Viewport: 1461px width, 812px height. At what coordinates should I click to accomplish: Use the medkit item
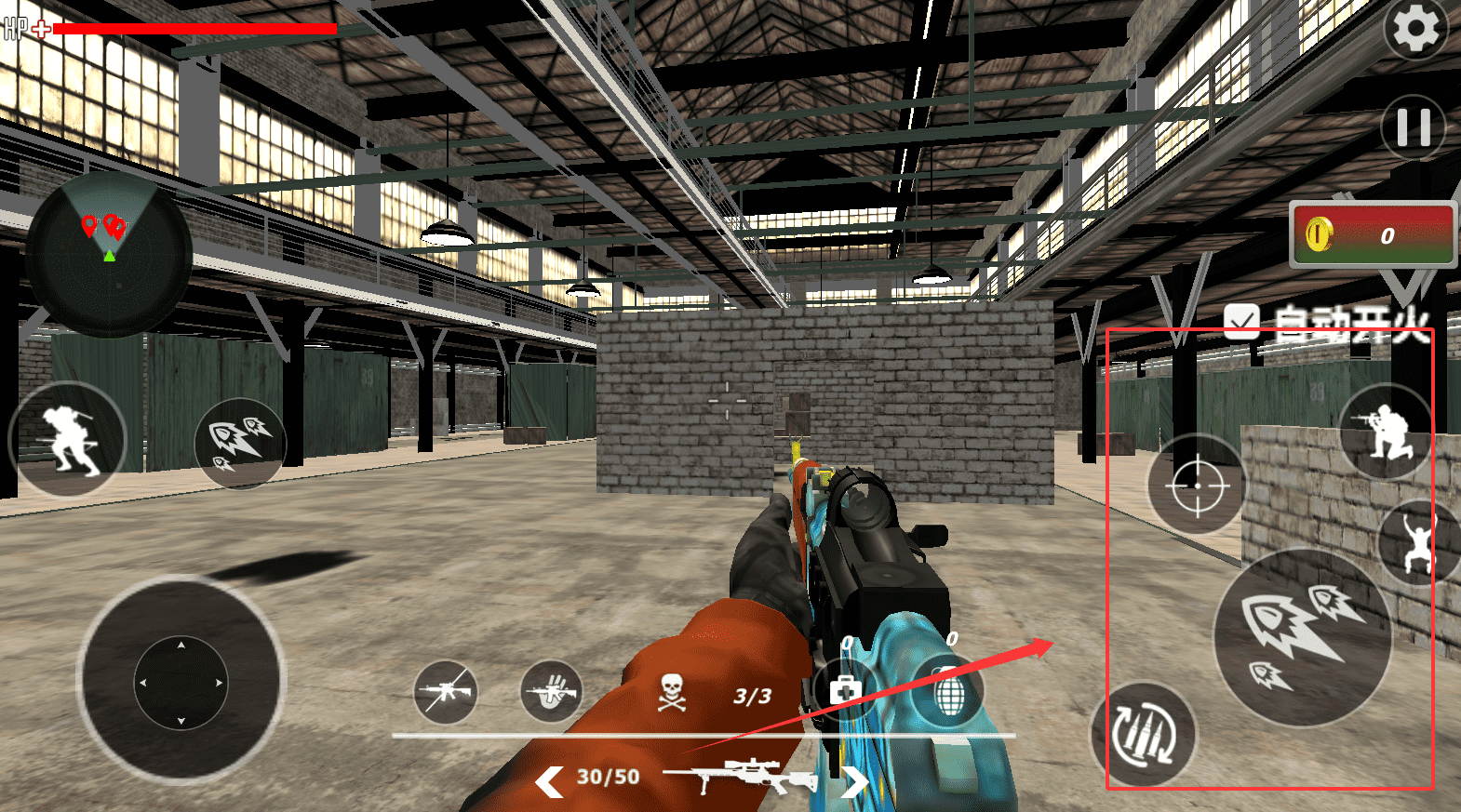click(844, 689)
